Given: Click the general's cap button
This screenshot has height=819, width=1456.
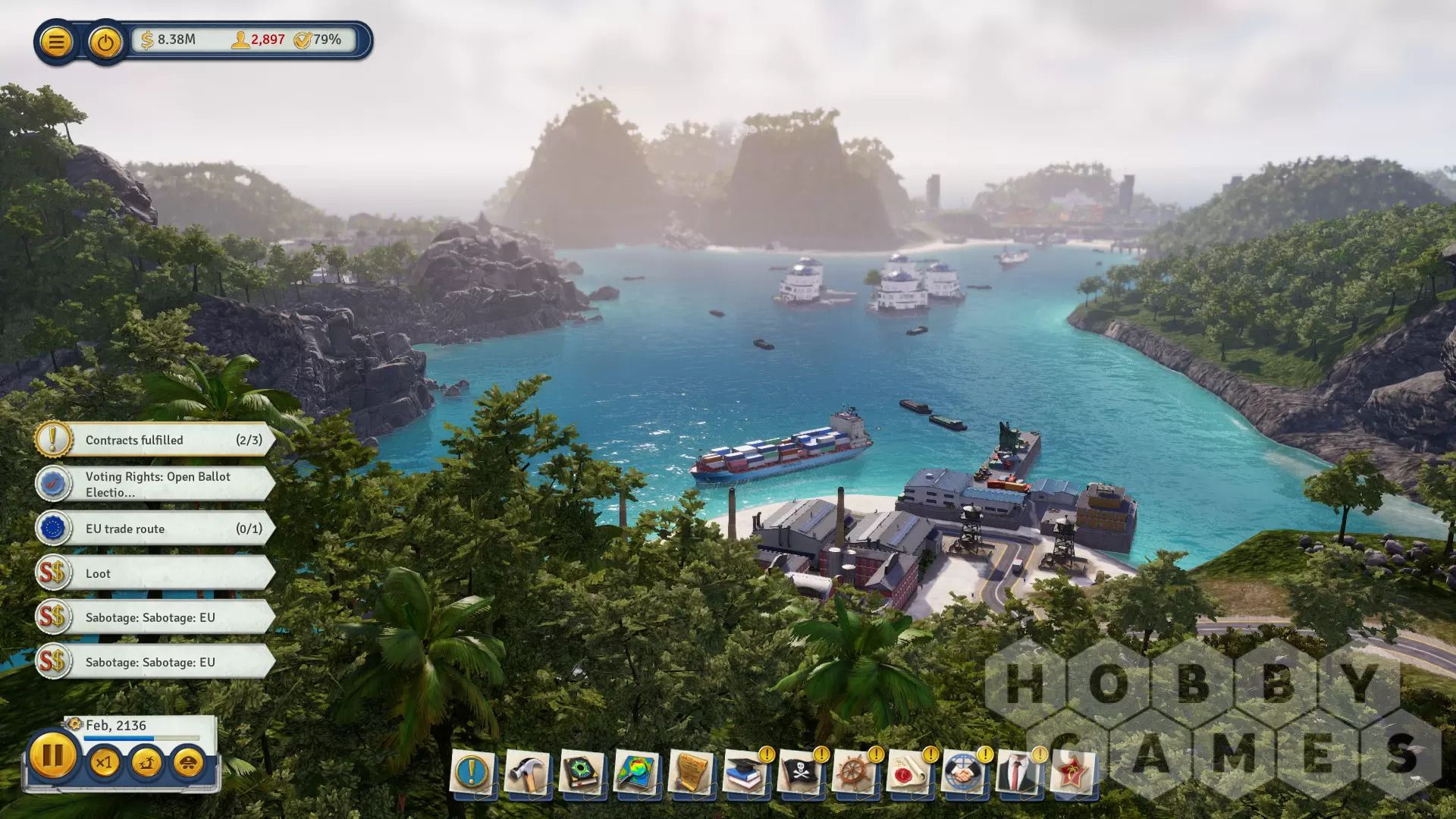Looking at the screenshot, I should pos(188,762).
